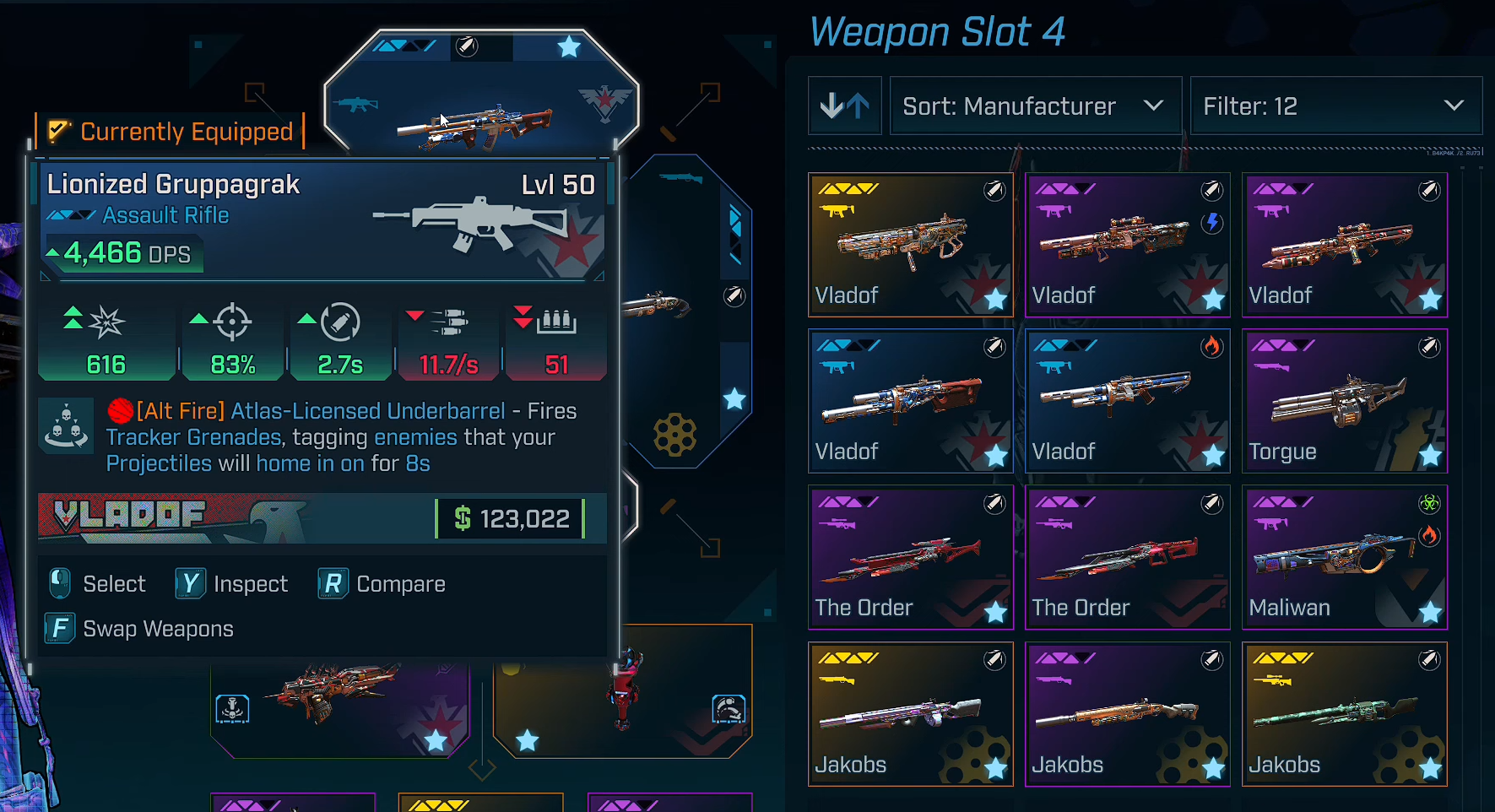Open the Sort: Manufacturer dropdown
Viewport: 1495px width, 812px height.
click(x=1035, y=106)
